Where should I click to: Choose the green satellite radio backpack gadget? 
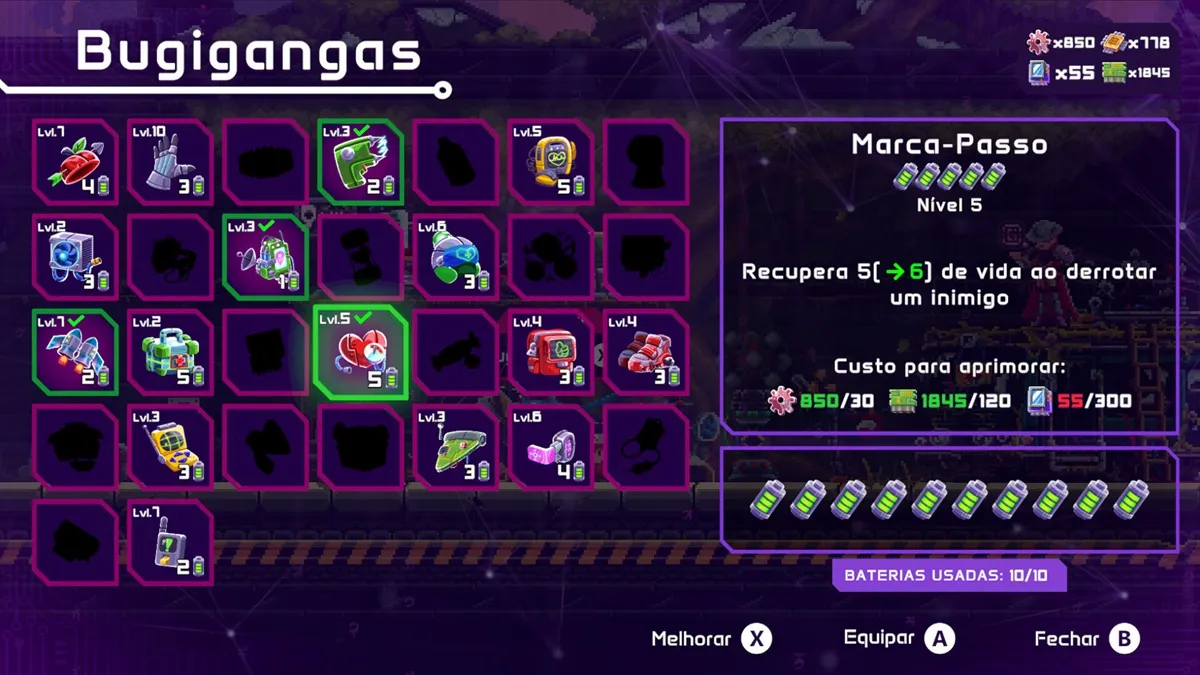click(x=265, y=257)
